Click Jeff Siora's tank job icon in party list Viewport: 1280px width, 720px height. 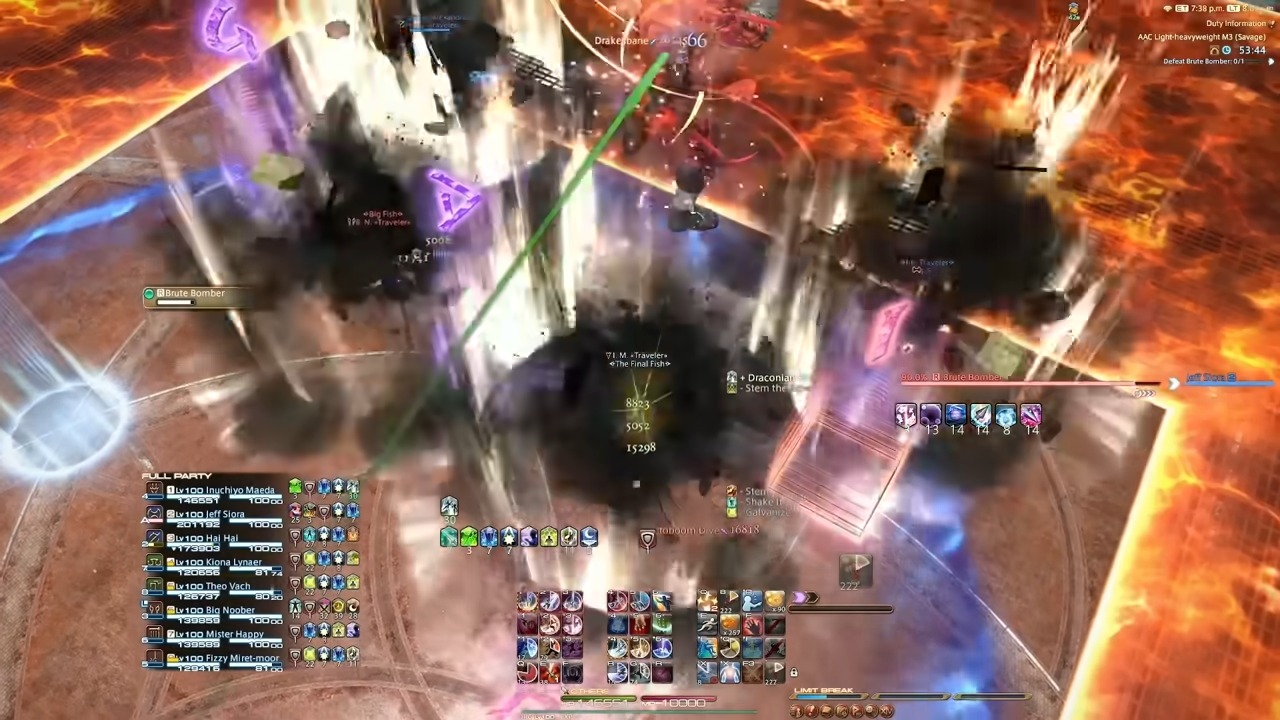[x=155, y=513]
